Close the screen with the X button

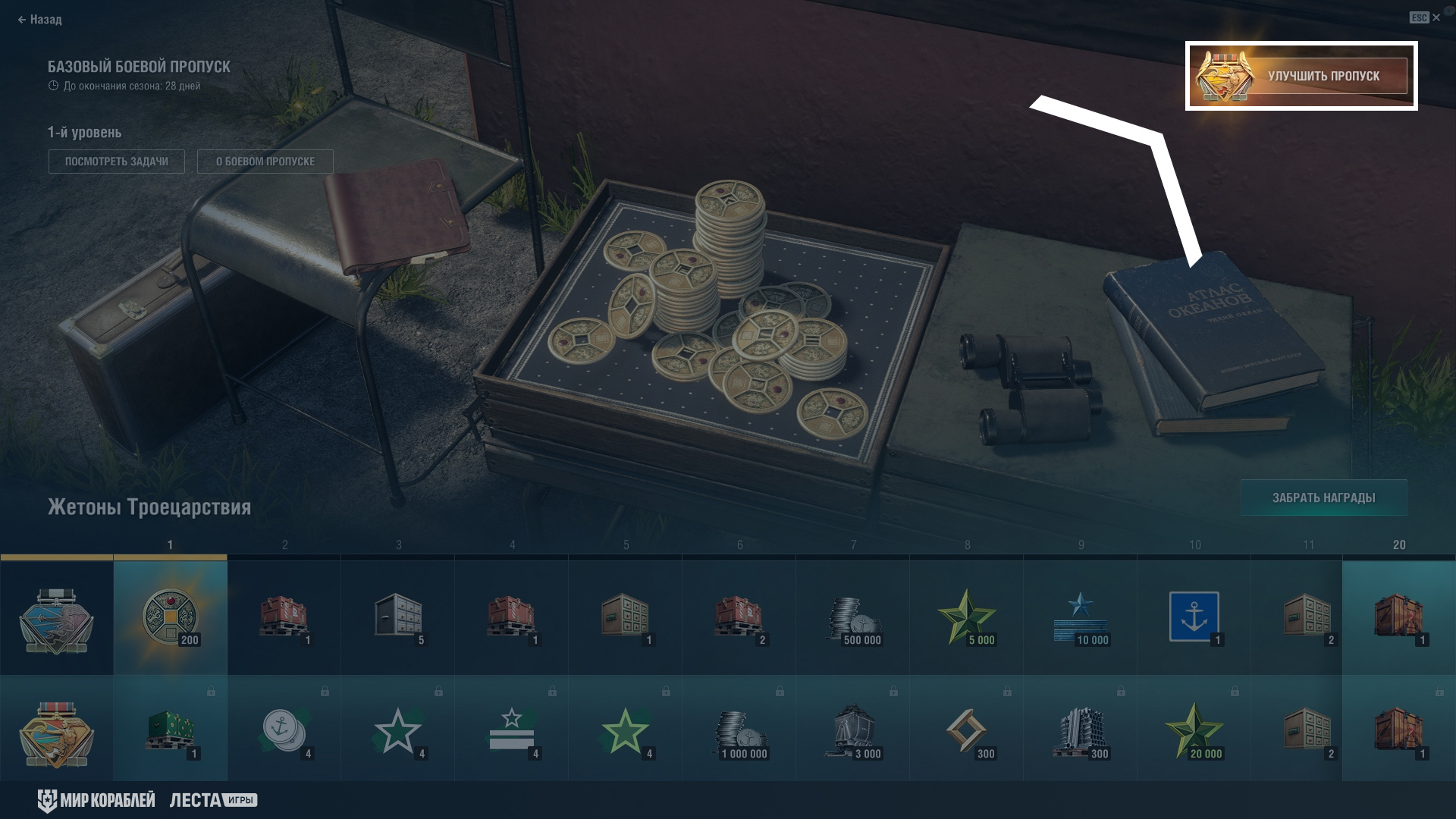[1436, 17]
